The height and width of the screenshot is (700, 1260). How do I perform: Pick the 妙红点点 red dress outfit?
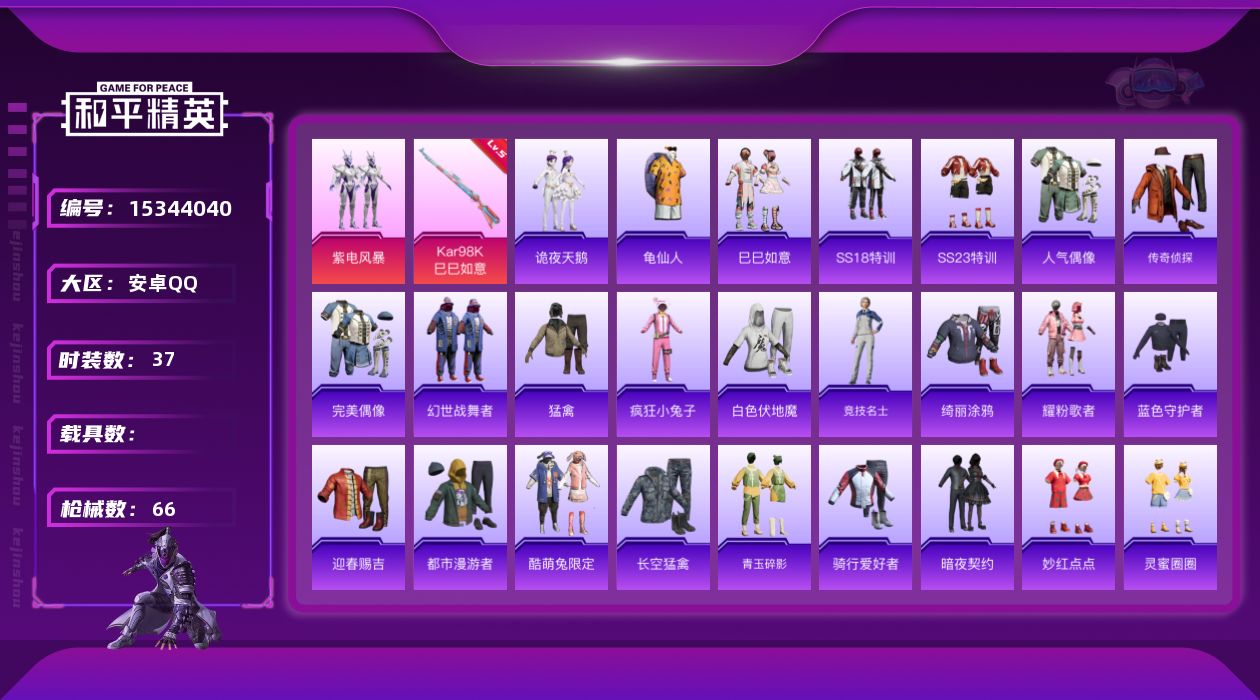(x=1068, y=517)
